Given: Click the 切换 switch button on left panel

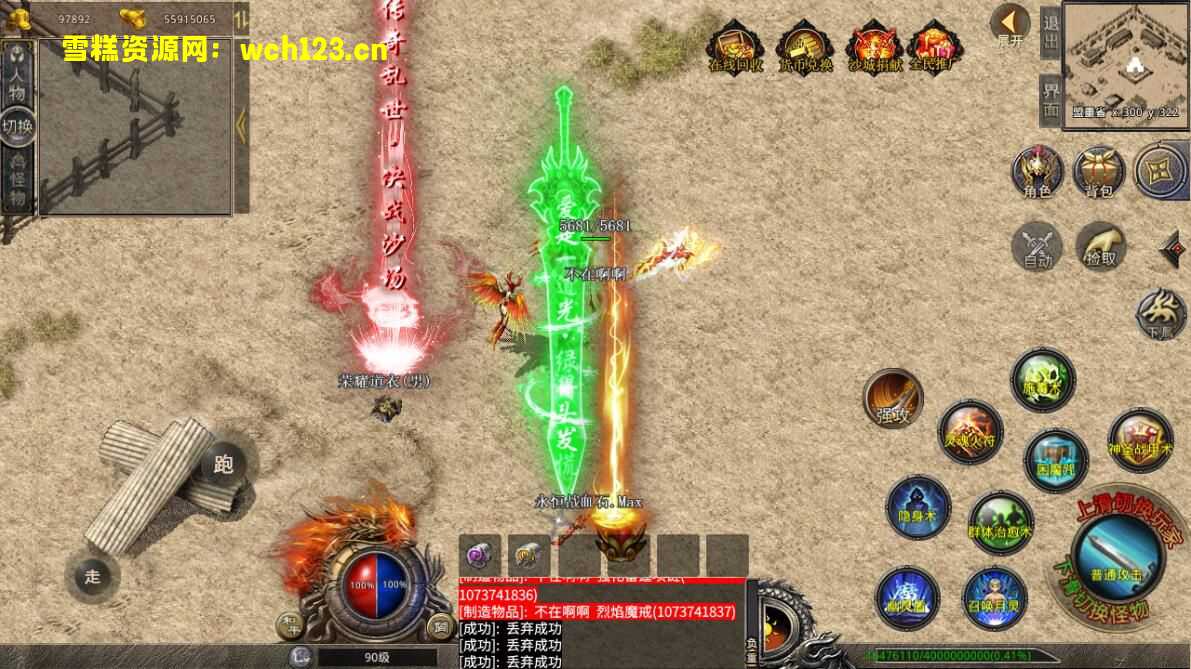Looking at the screenshot, I should coord(18,126).
